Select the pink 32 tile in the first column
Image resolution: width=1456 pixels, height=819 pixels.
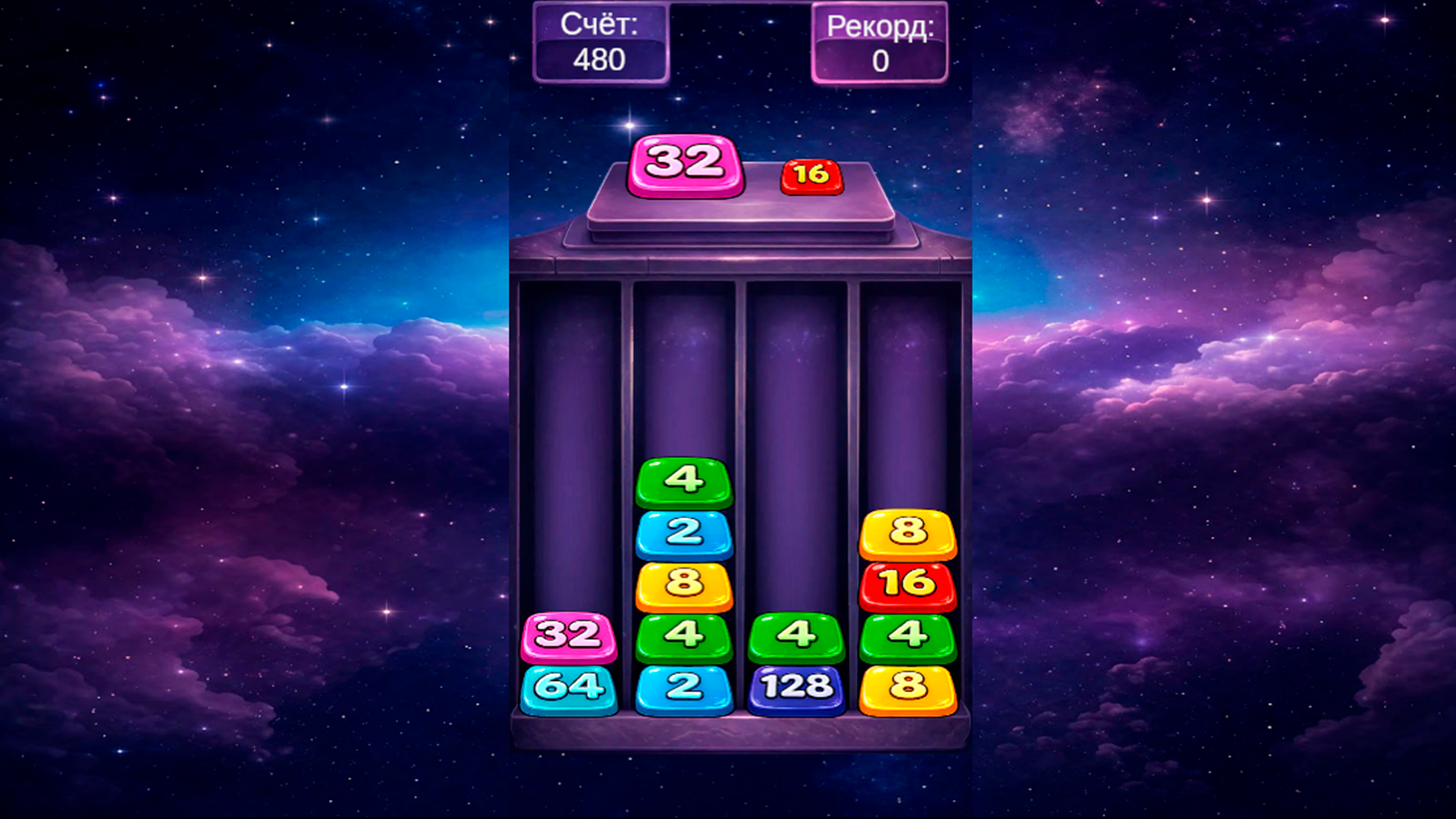(570, 637)
